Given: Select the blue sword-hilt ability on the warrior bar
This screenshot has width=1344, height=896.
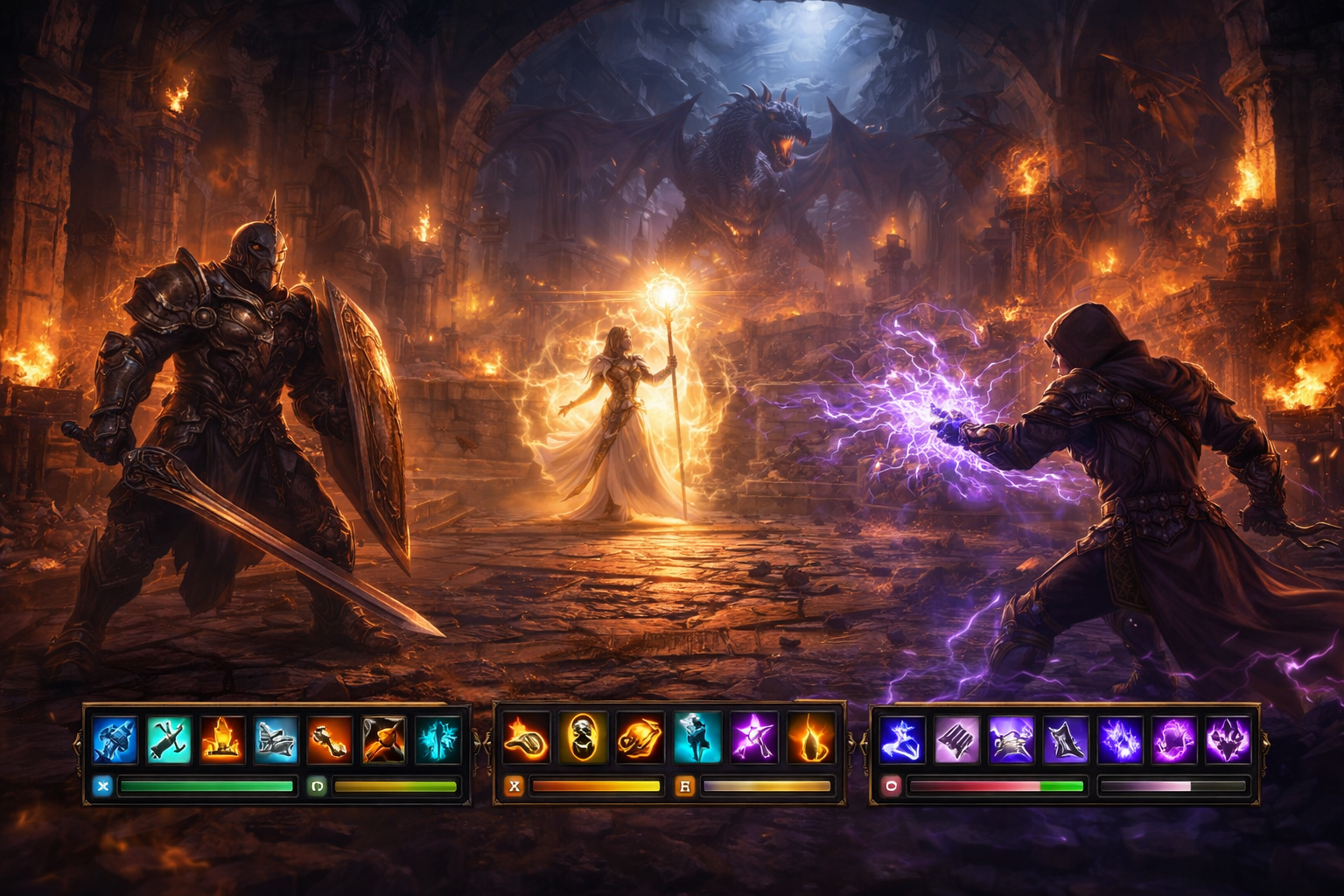Looking at the screenshot, I should click(114, 739).
